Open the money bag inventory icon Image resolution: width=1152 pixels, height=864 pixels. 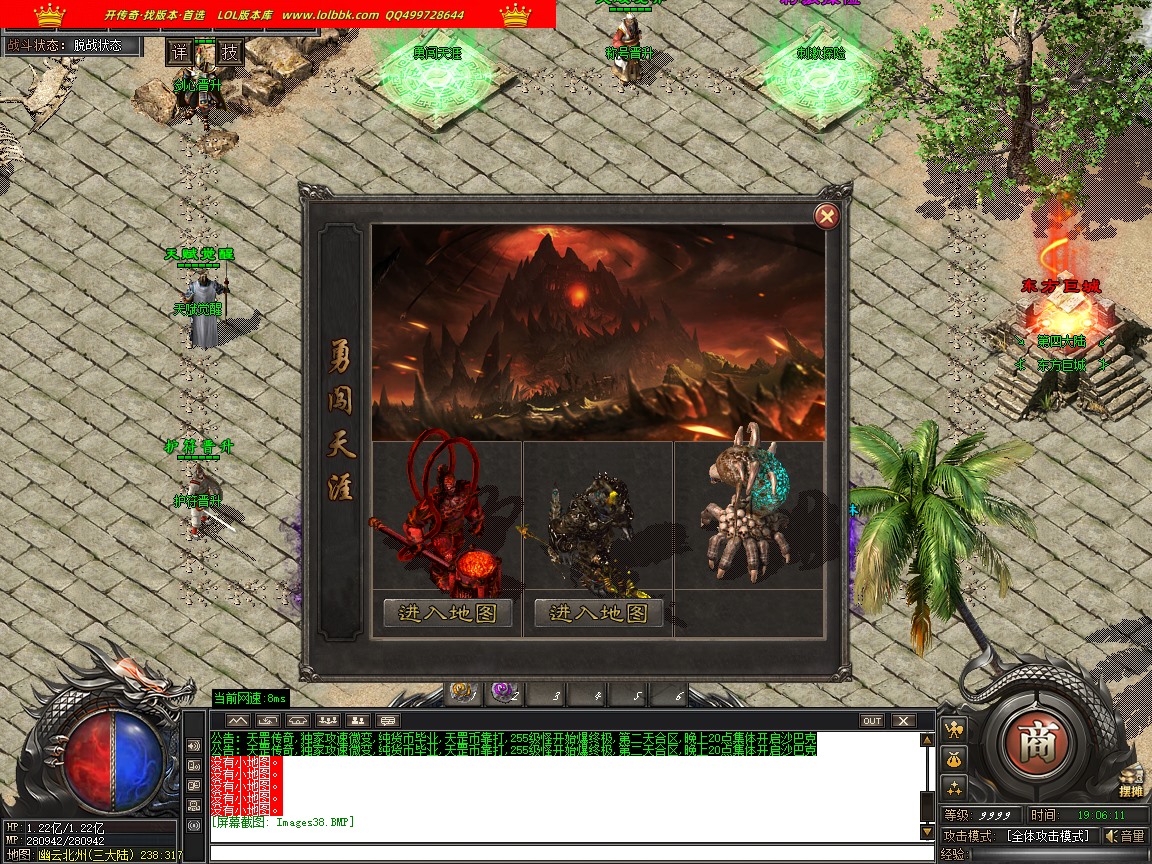[x=954, y=758]
